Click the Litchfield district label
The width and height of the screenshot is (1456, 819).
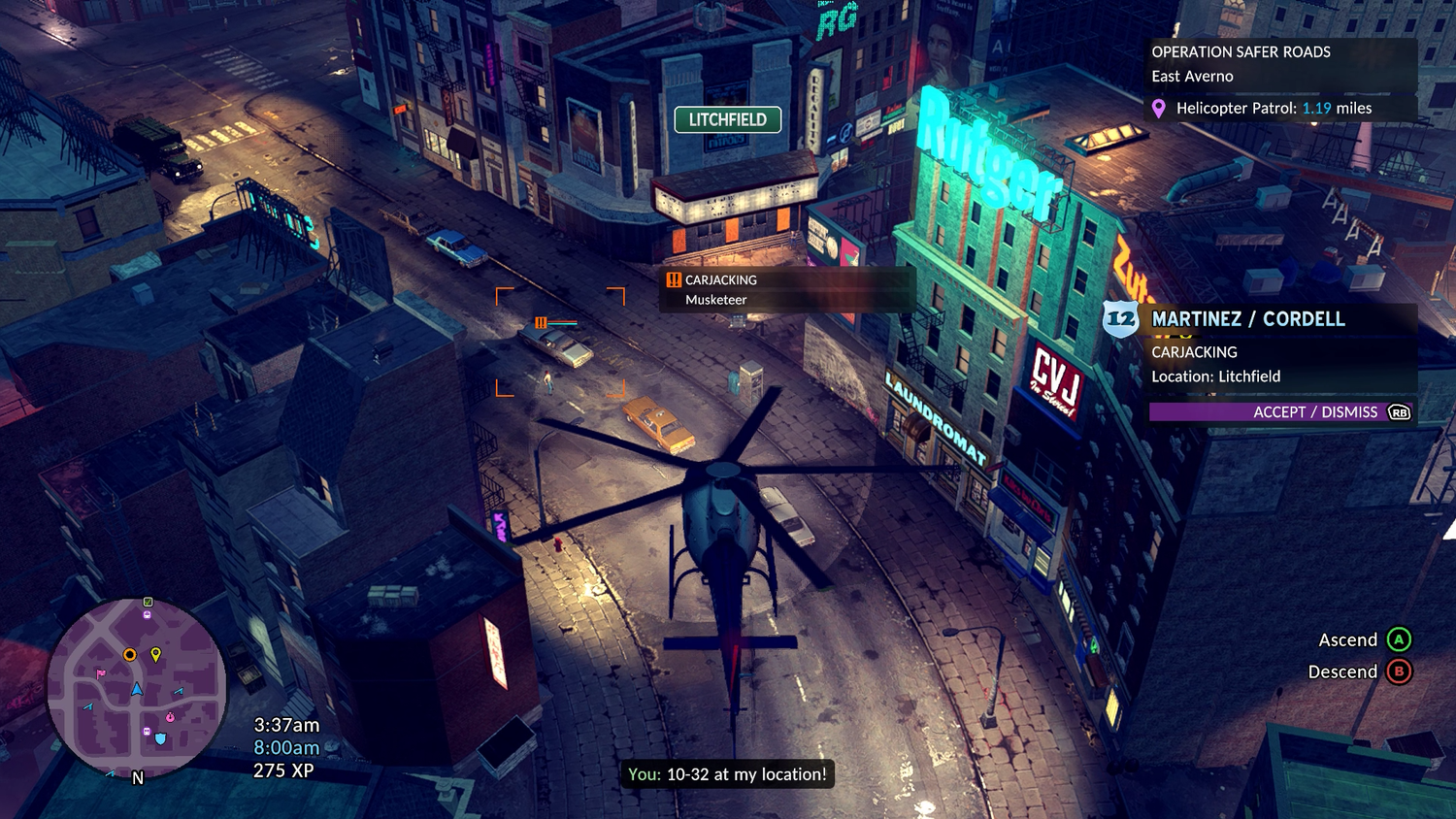pos(728,119)
